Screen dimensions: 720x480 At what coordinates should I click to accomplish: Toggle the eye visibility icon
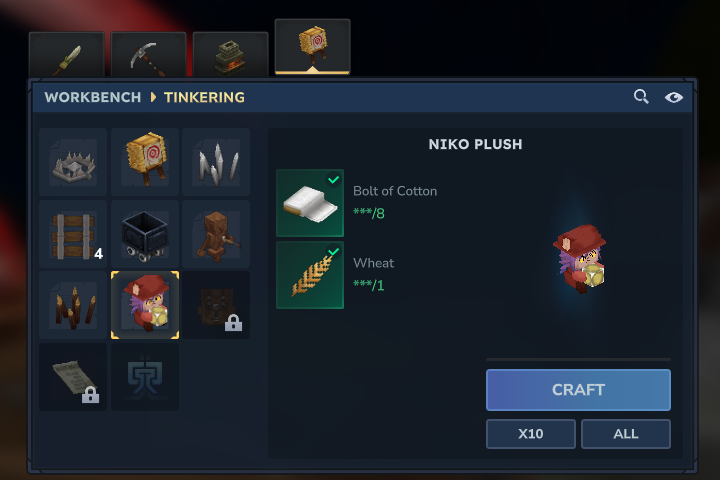click(x=673, y=97)
